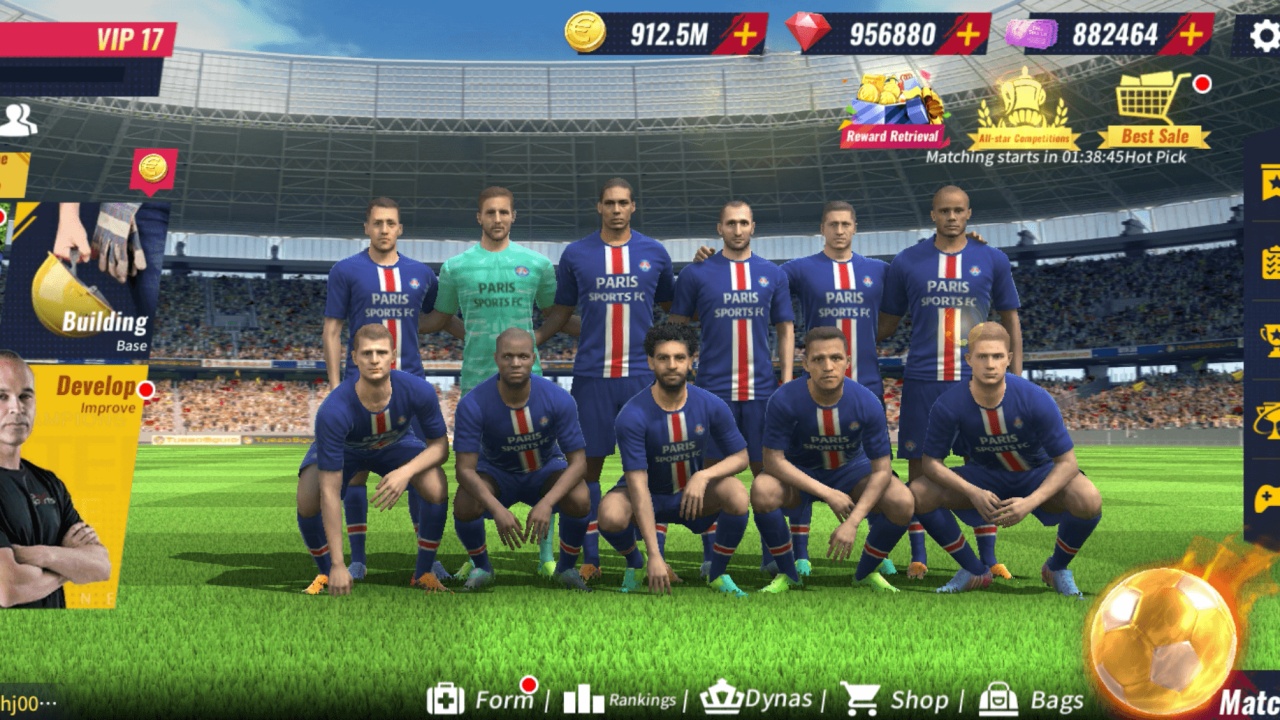The height and width of the screenshot is (720, 1280).
Task: Buy more red diamonds with plus button
Action: (967, 35)
